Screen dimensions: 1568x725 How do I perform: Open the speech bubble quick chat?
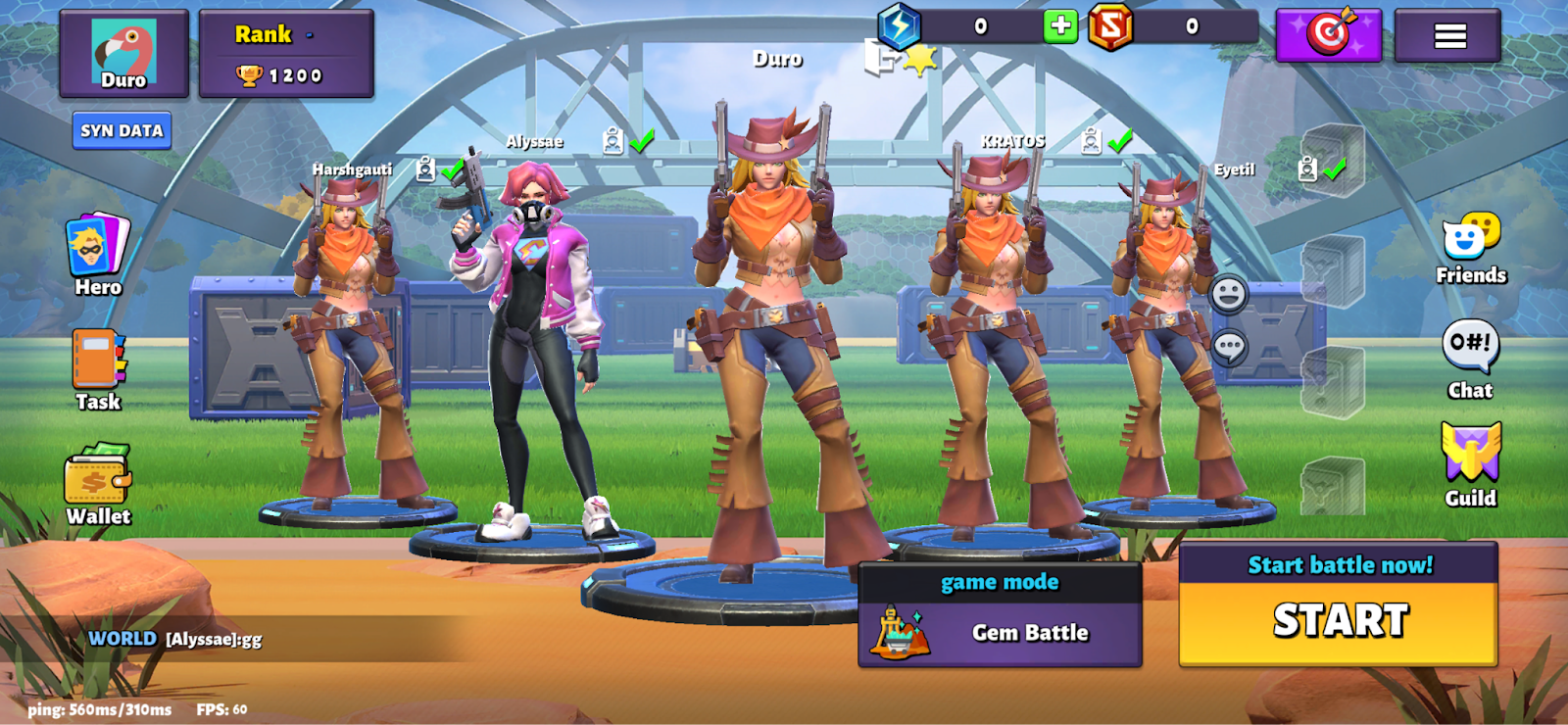point(1229,346)
